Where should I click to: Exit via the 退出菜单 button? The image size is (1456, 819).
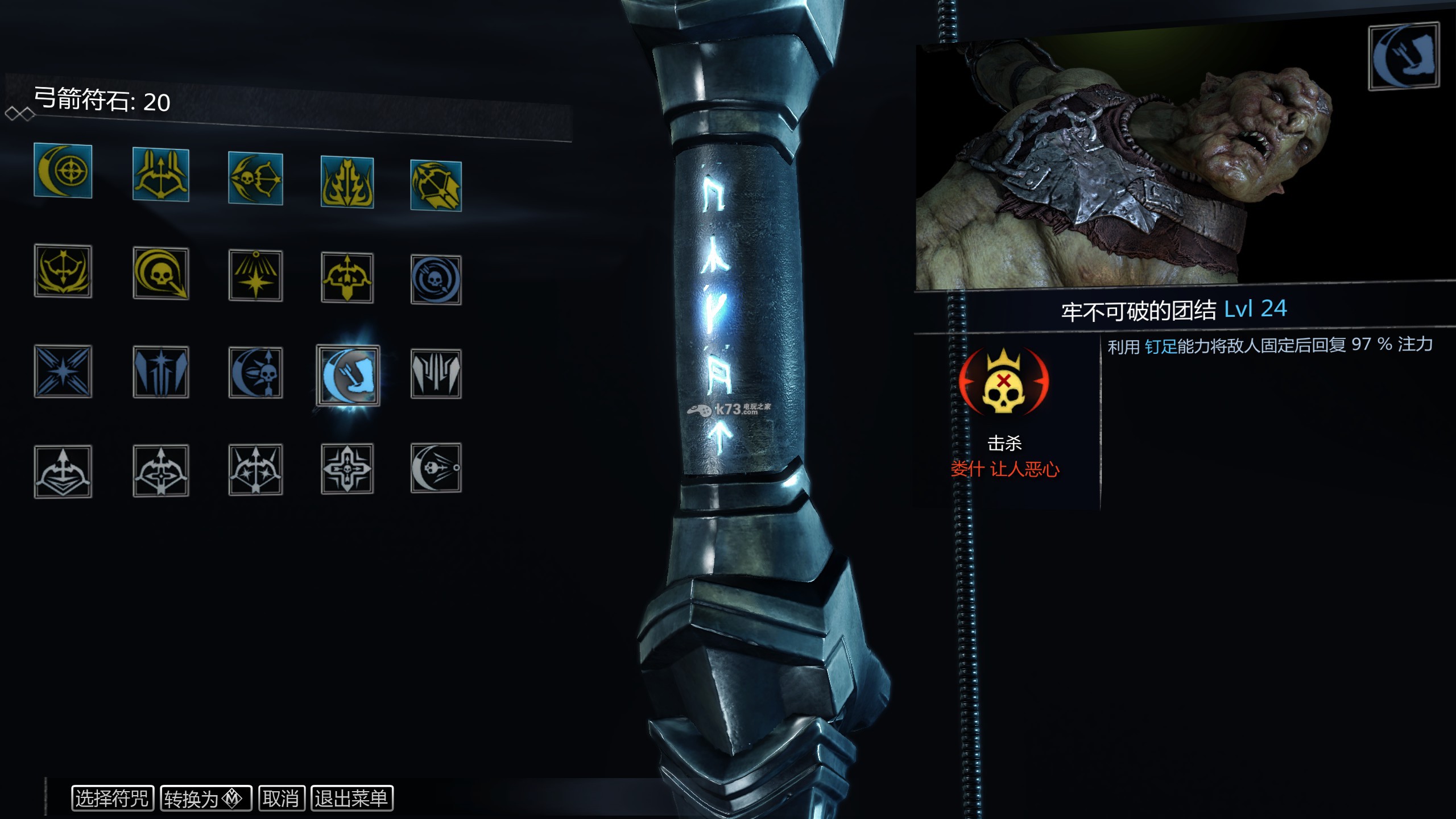point(351,798)
